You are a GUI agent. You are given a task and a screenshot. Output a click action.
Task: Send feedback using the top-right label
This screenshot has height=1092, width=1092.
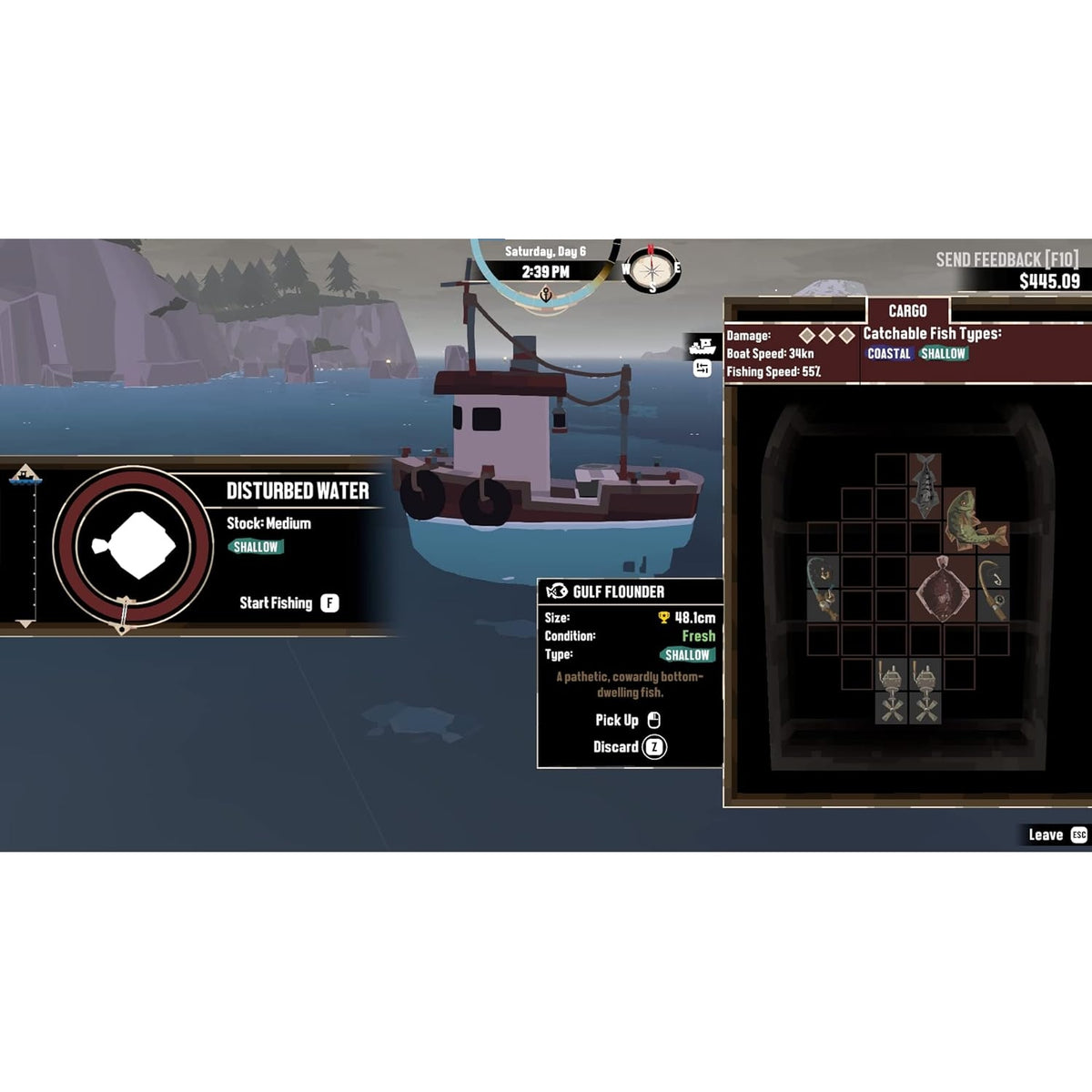1006,260
